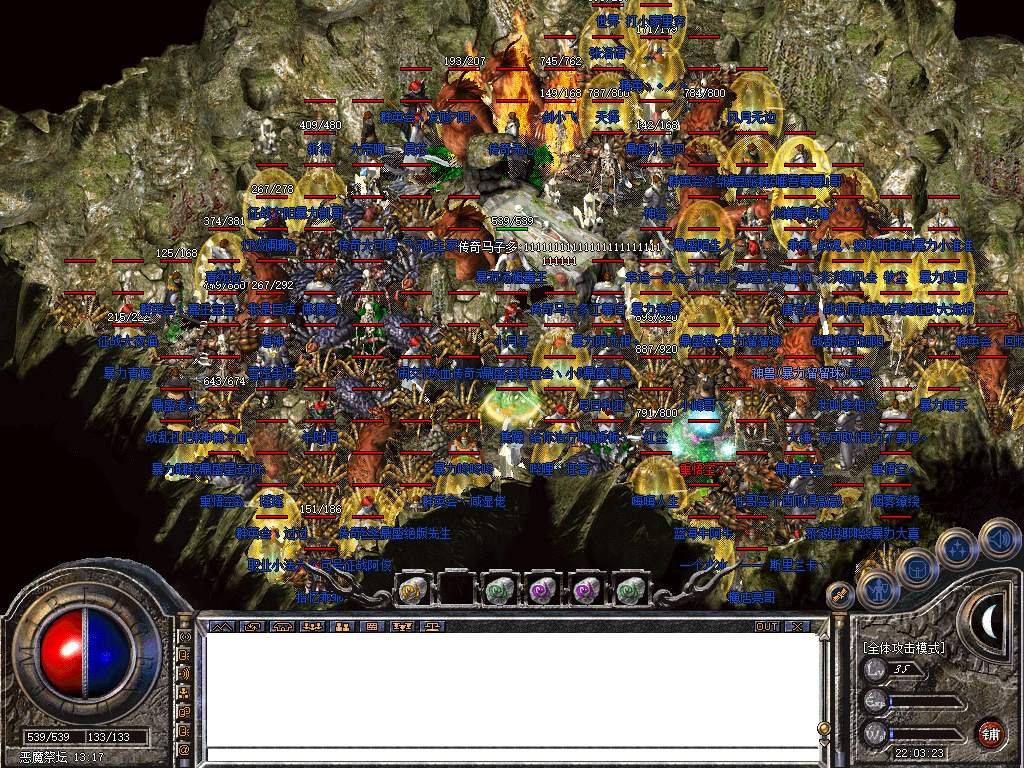Screen dimensions: 1024x768
Task: Open the bag inventory round button
Action: pos(916,568)
